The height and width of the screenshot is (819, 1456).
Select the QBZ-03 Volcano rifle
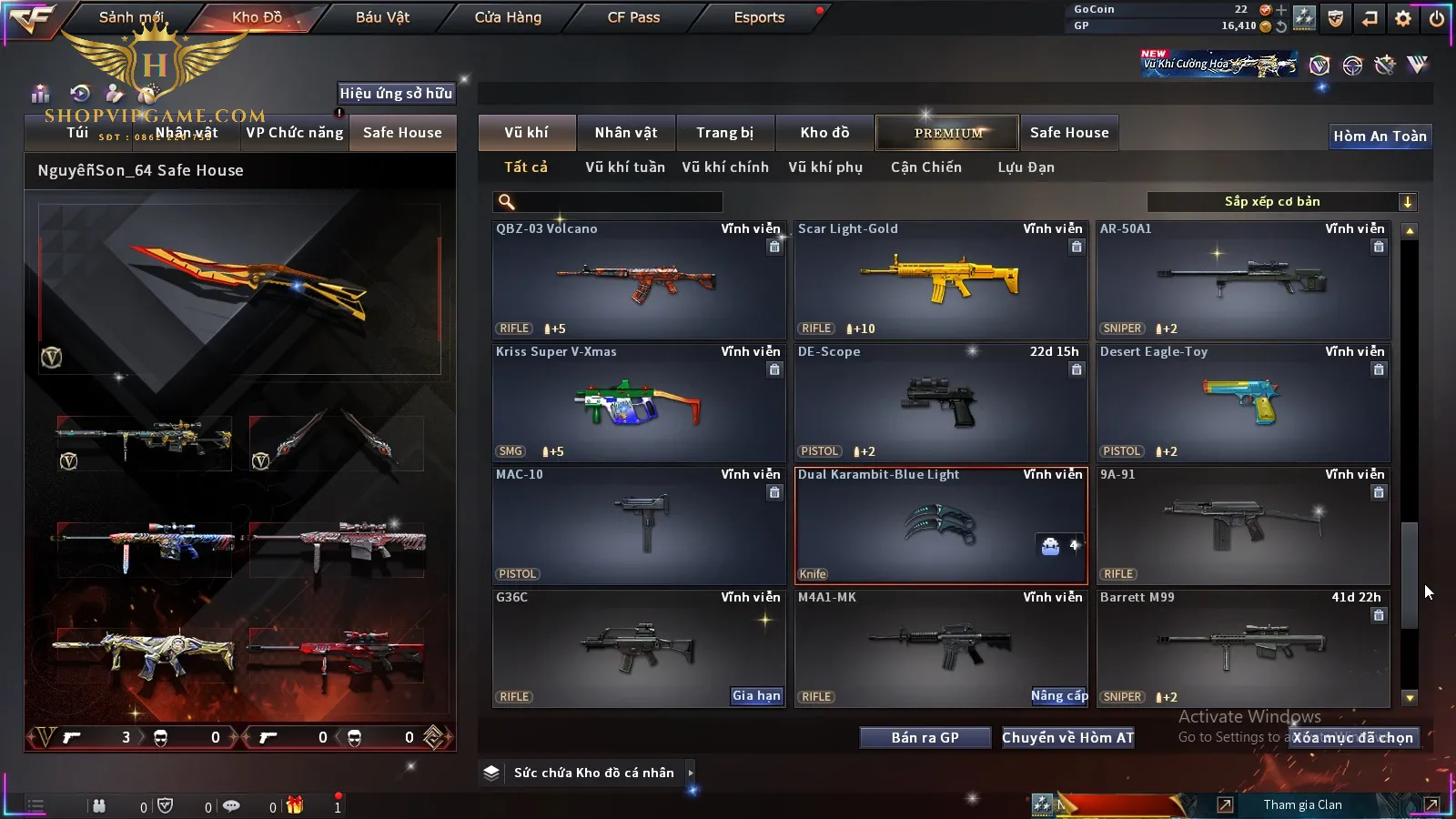coord(639,280)
